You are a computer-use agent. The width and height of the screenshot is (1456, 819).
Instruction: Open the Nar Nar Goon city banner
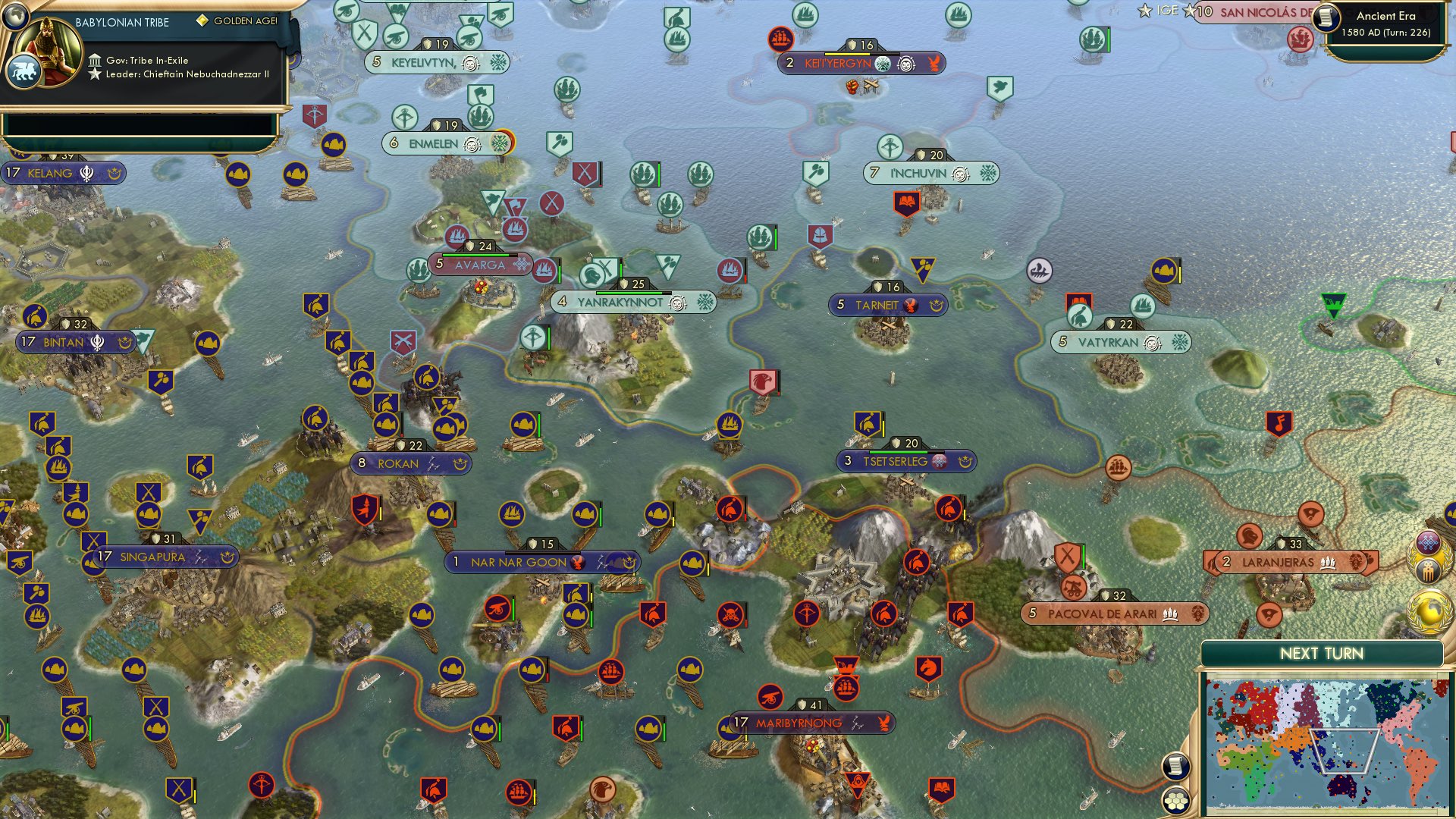(x=519, y=563)
